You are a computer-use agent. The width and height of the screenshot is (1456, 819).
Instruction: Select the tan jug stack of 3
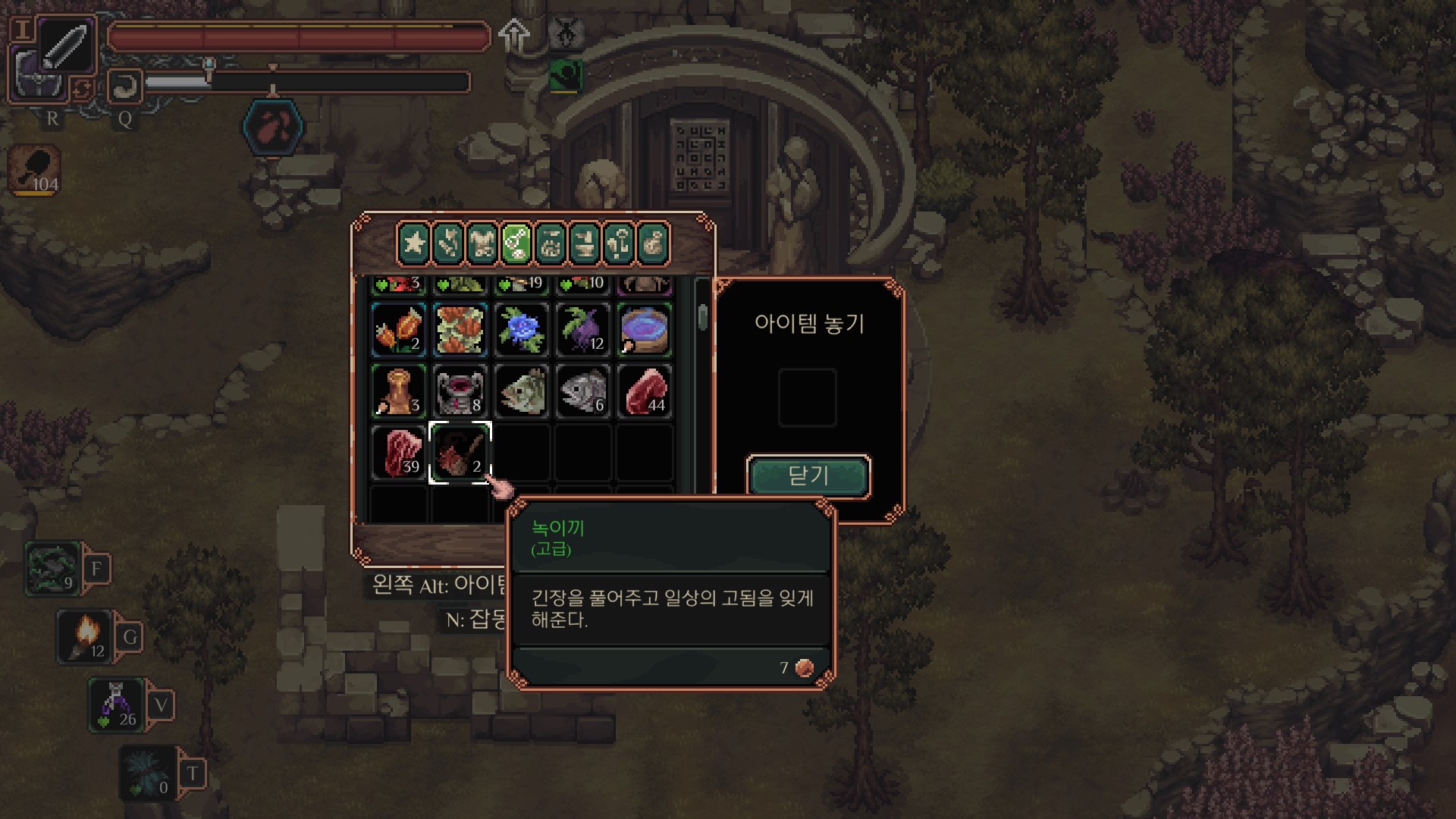399,391
